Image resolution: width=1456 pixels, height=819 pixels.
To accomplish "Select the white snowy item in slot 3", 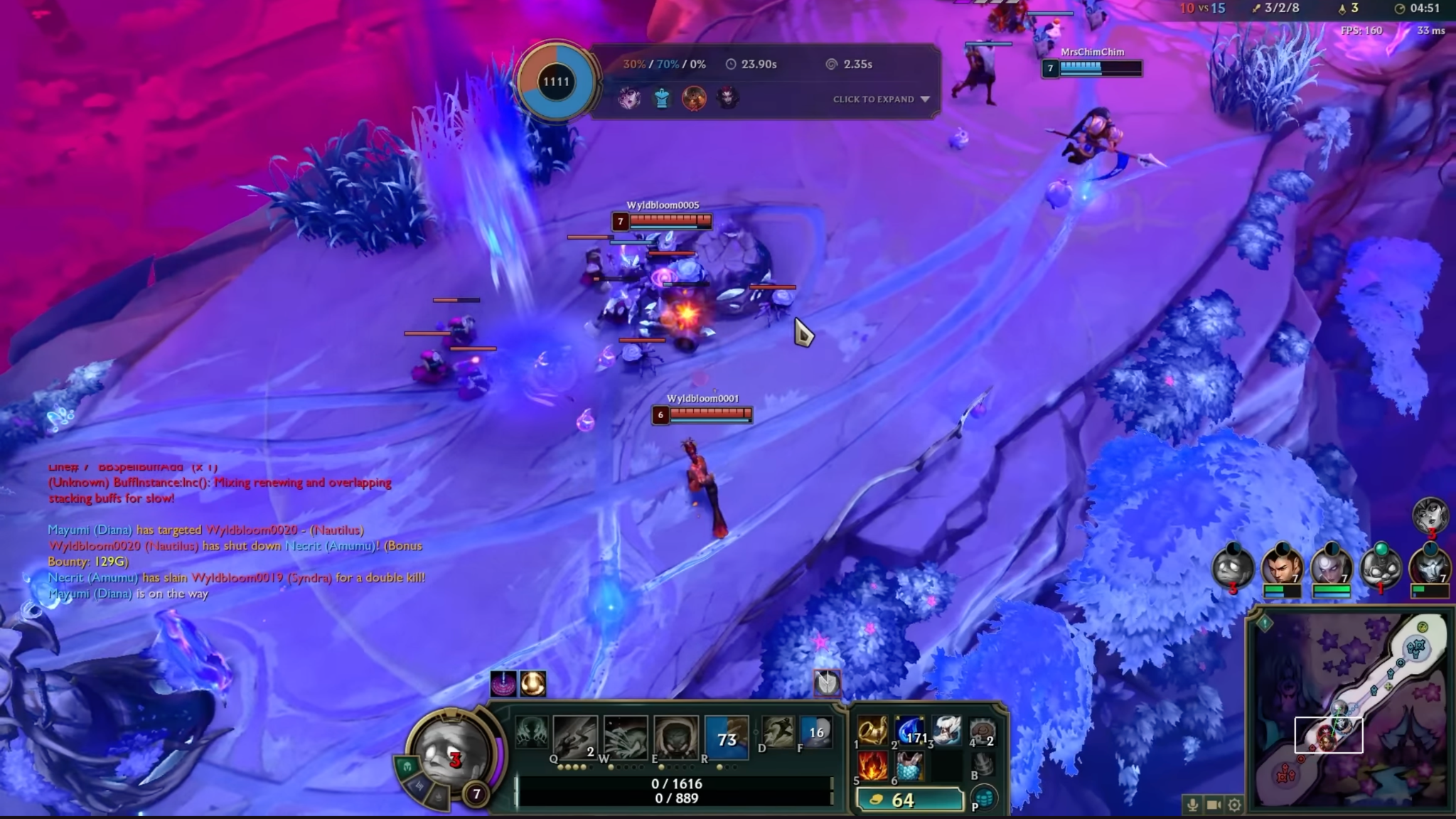I will pyautogui.click(x=946, y=732).
